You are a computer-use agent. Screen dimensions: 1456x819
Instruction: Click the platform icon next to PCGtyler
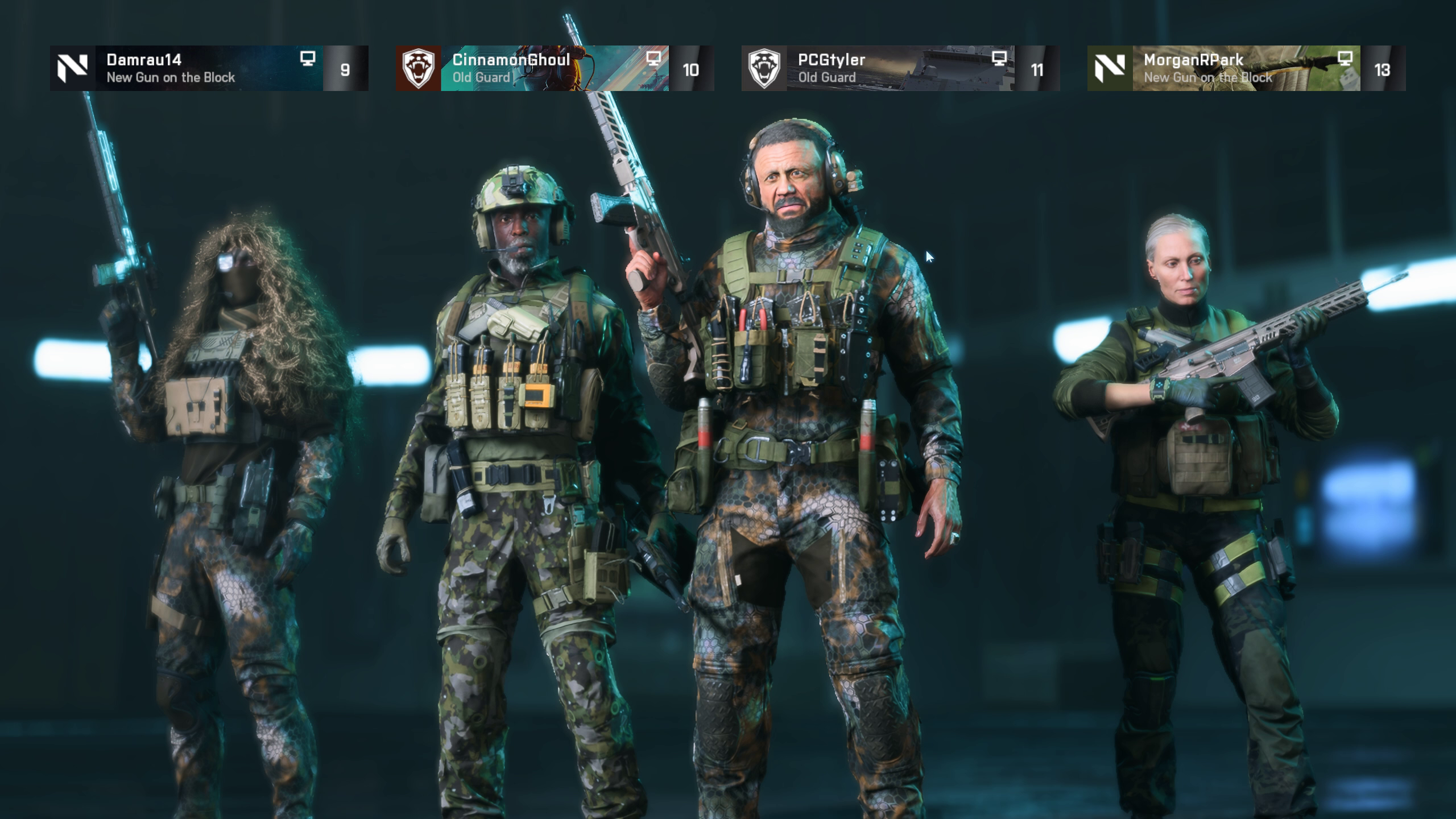[999, 59]
